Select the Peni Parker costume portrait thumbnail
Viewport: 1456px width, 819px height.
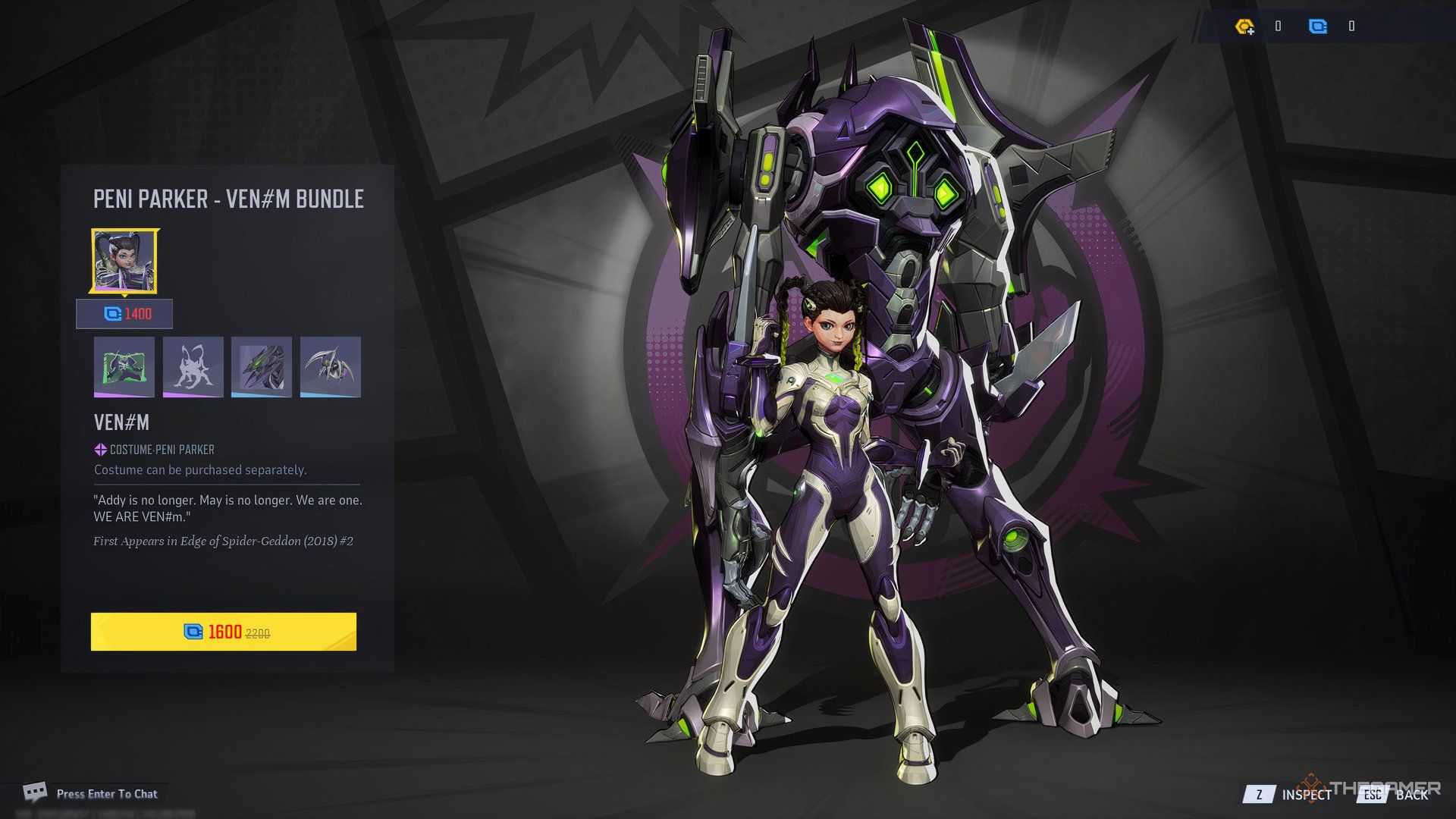click(125, 262)
